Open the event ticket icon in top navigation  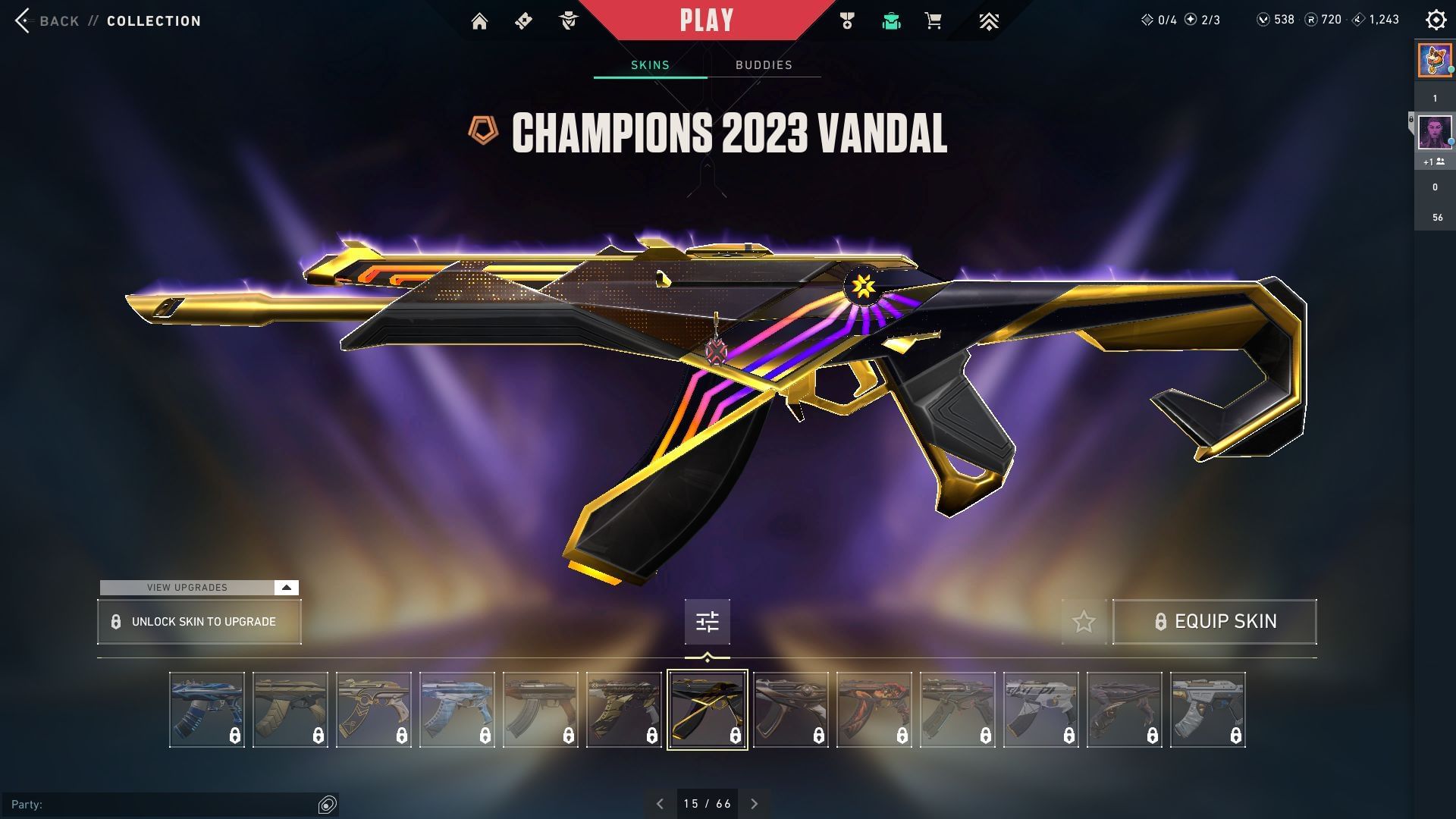coord(523,20)
